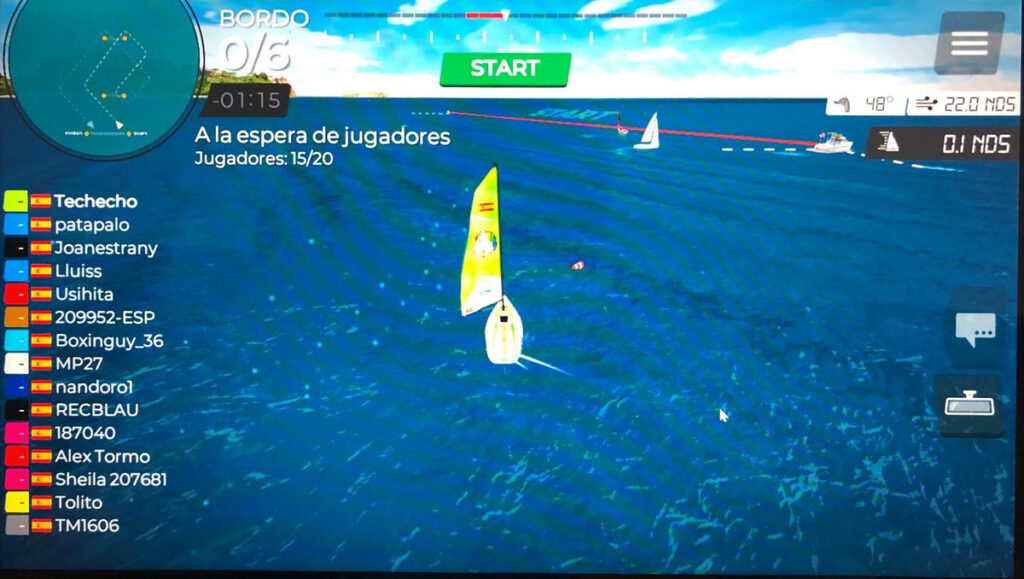Pick Usihita in the player list
The height and width of the screenshot is (579, 1024).
click(x=83, y=294)
